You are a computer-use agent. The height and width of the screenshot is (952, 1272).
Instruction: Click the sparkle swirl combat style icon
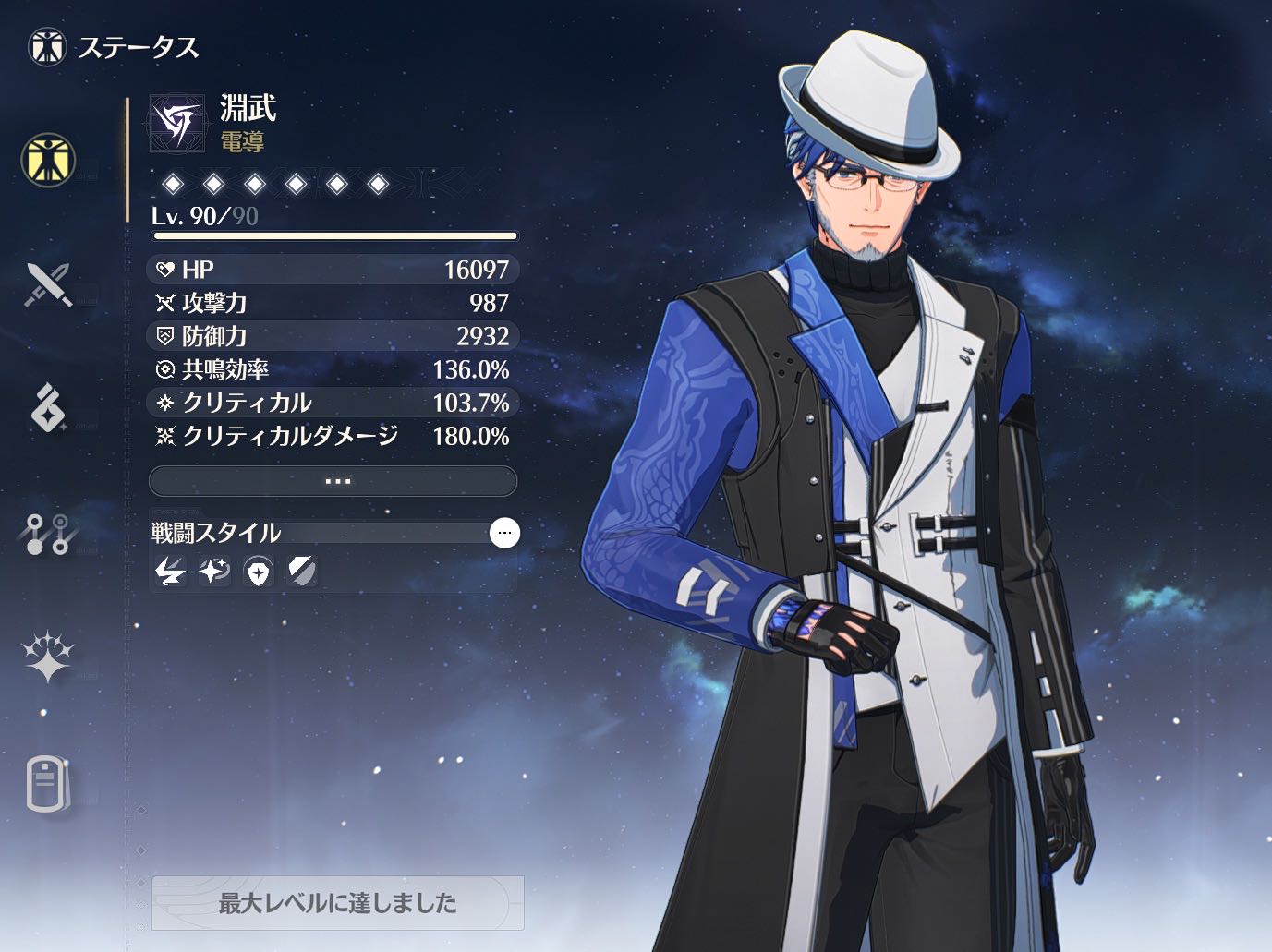coord(214,572)
